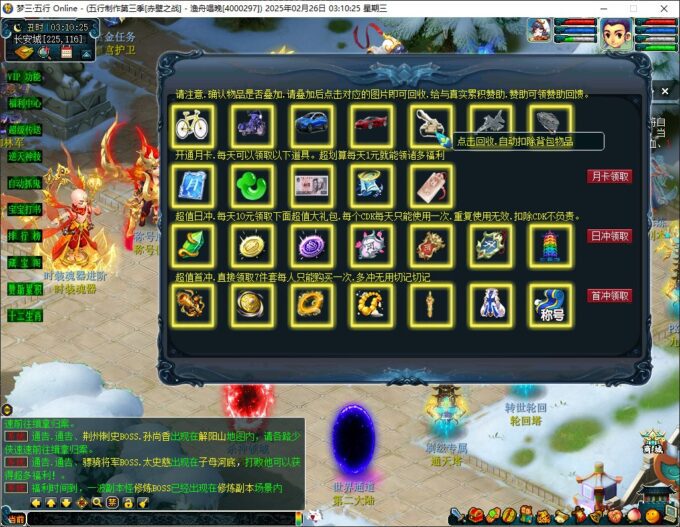
Task: Toggle 自动抓鬼 auto ghost hunting
Action: click(25, 183)
